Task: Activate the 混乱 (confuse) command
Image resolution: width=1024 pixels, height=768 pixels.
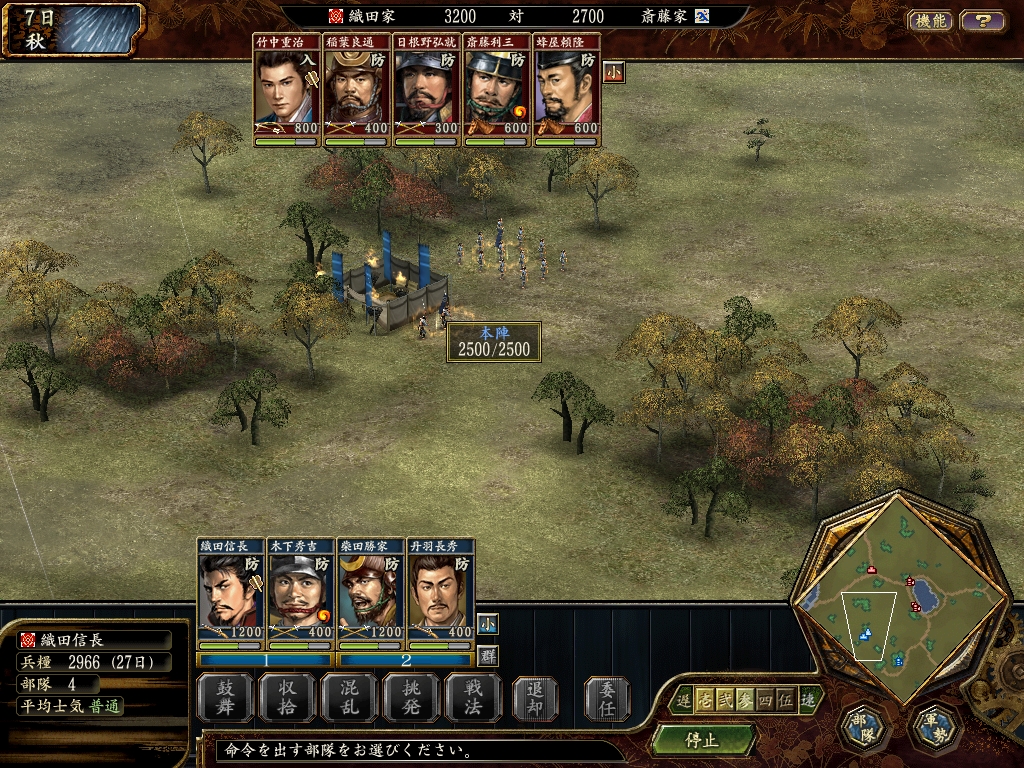Action: 349,698
